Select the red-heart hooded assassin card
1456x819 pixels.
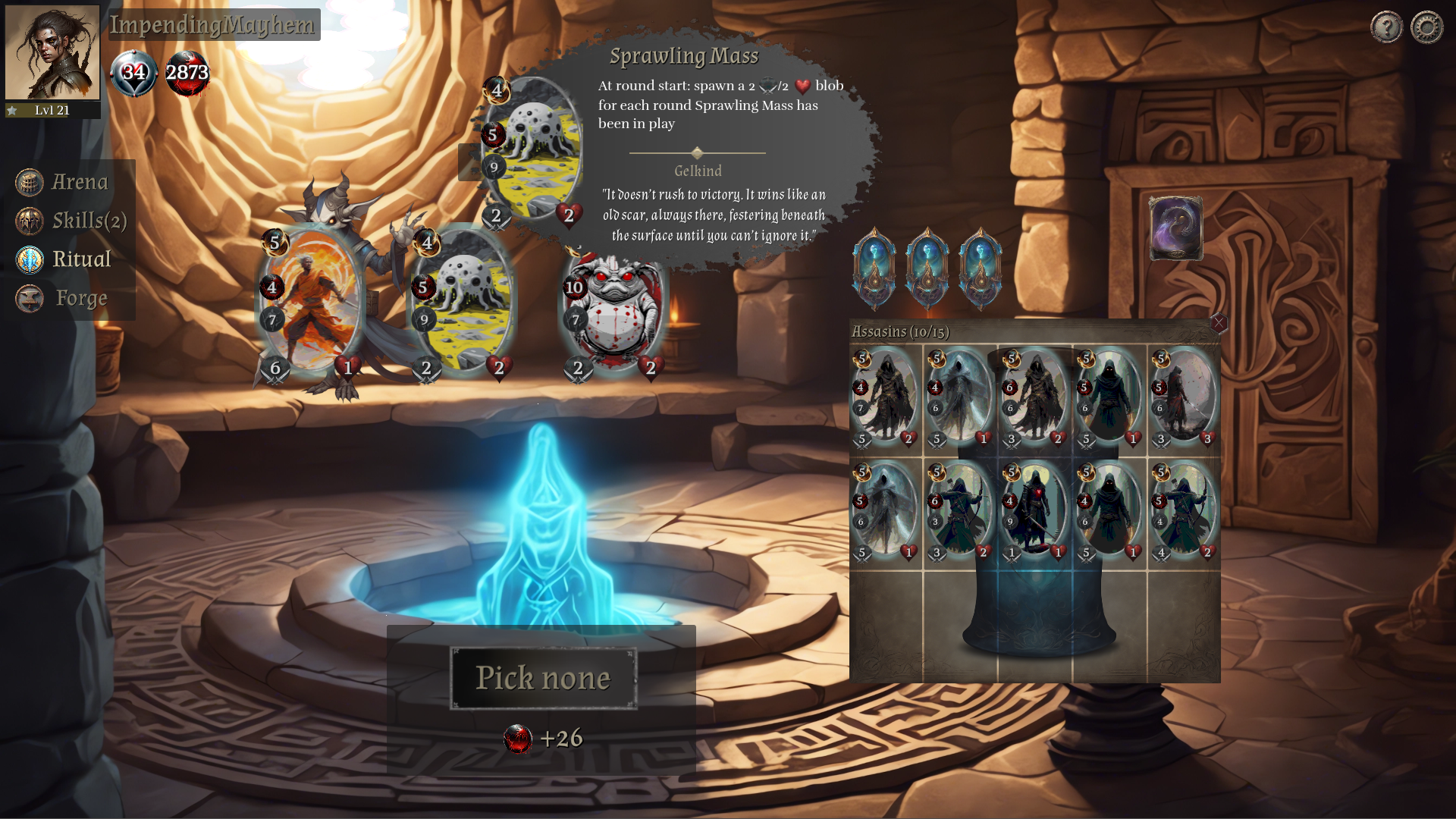[x=1034, y=511]
